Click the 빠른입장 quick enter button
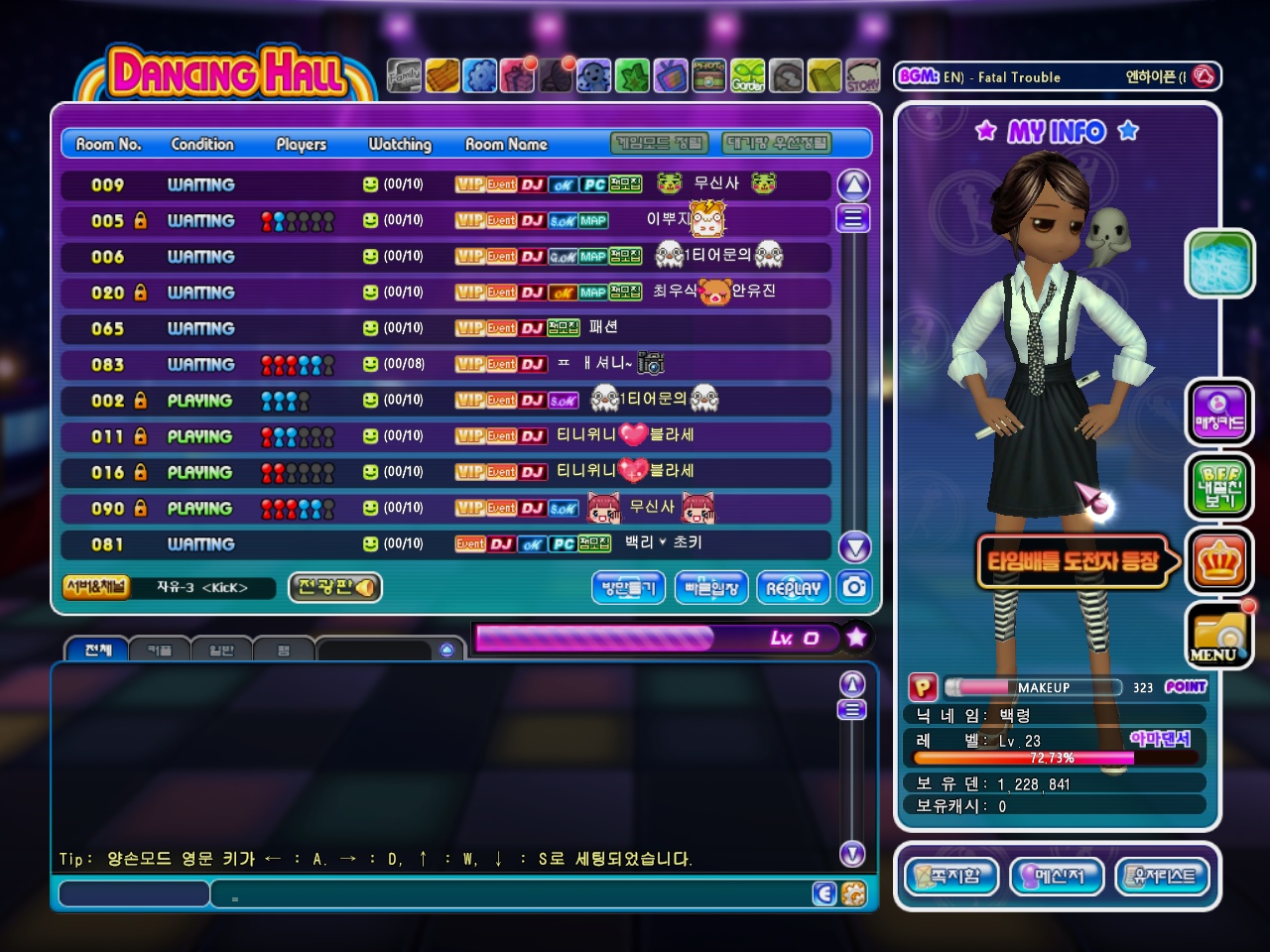Viewport: 1270px width, 952px height. pos(711,588)
